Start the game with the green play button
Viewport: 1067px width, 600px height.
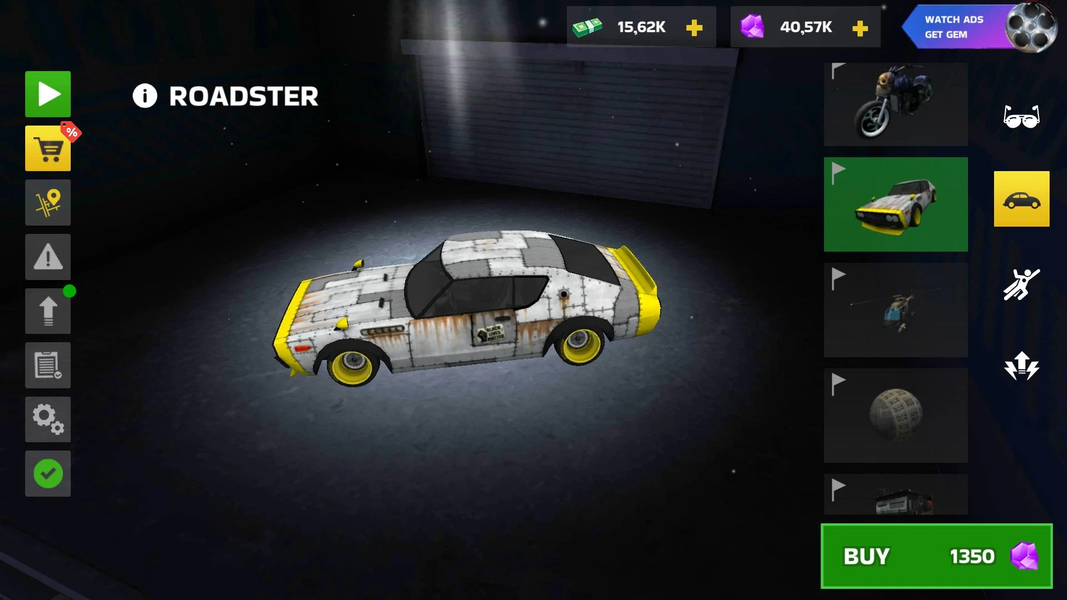(48, 94)
